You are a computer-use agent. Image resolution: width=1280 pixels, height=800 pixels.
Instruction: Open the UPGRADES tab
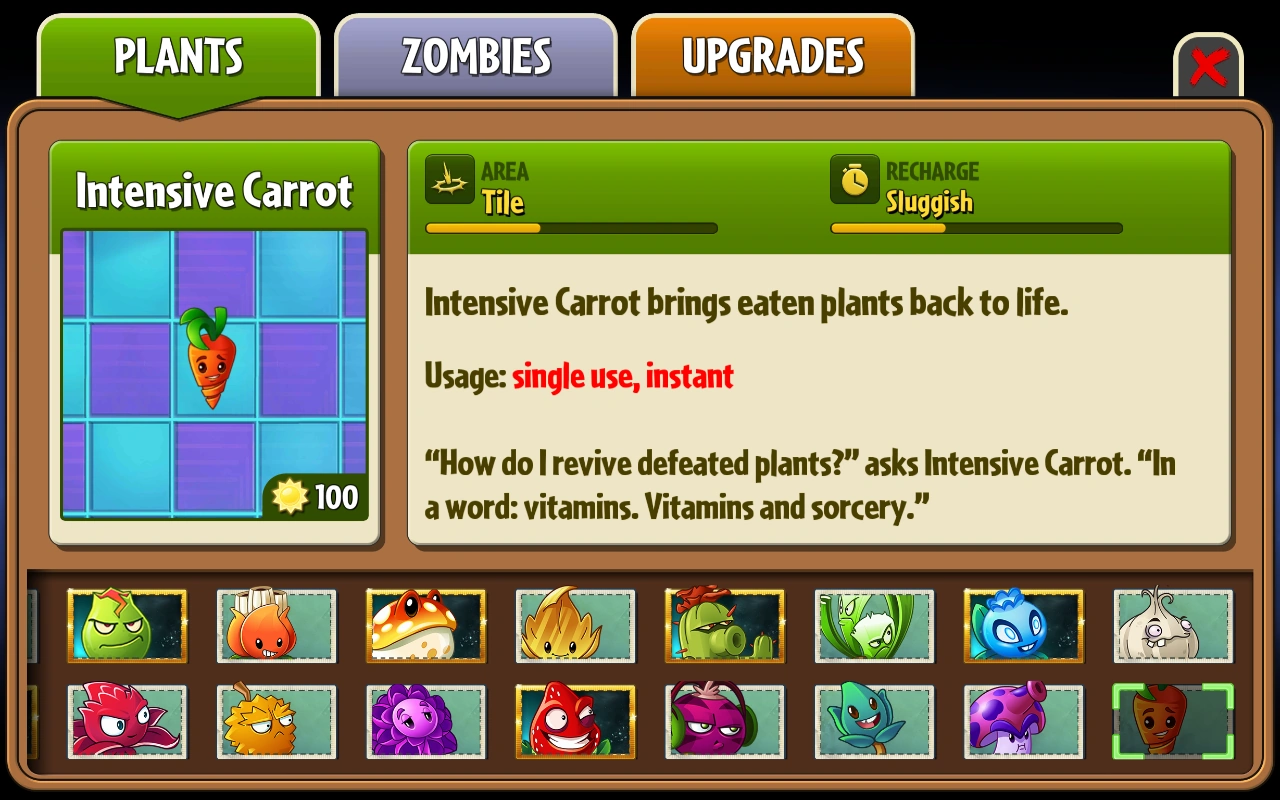click(772, 57)
